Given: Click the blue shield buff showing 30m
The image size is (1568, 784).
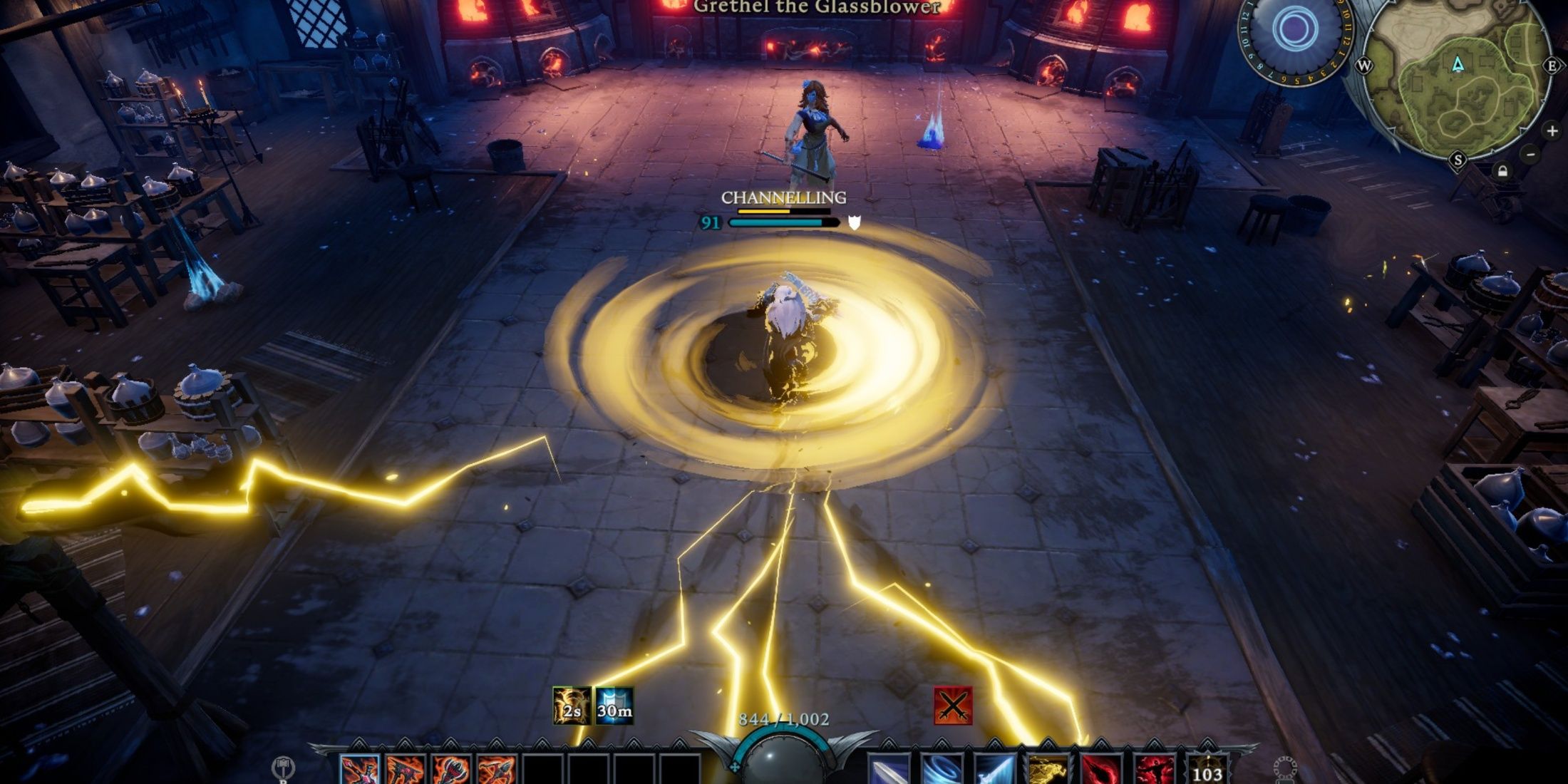Looking at the screenshot, I should [614, 706].
